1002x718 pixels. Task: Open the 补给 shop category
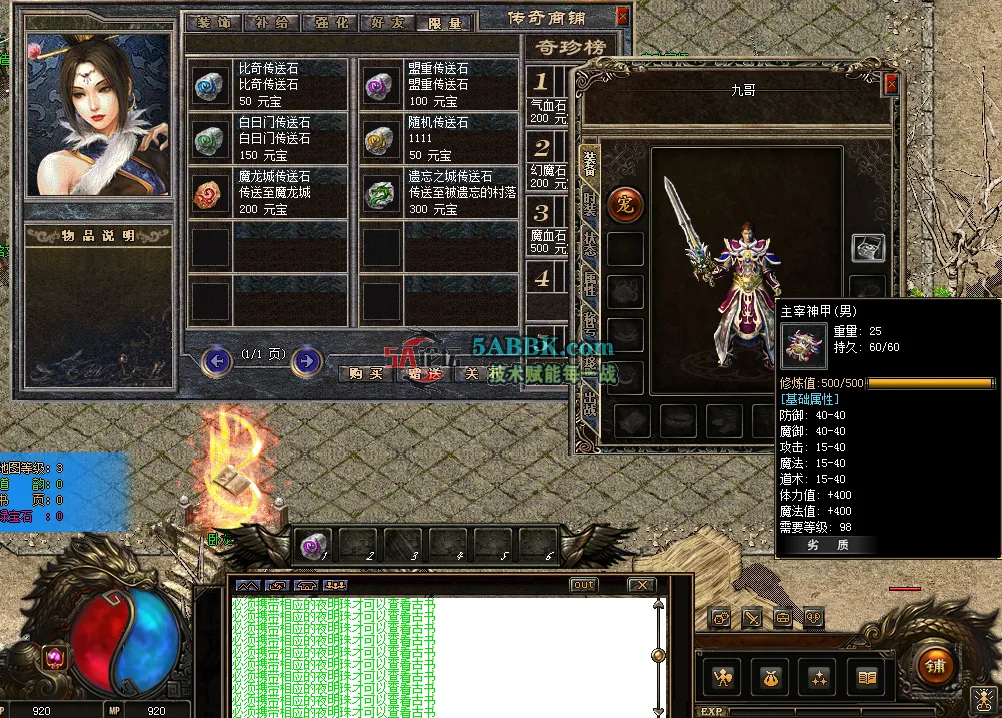271,23
